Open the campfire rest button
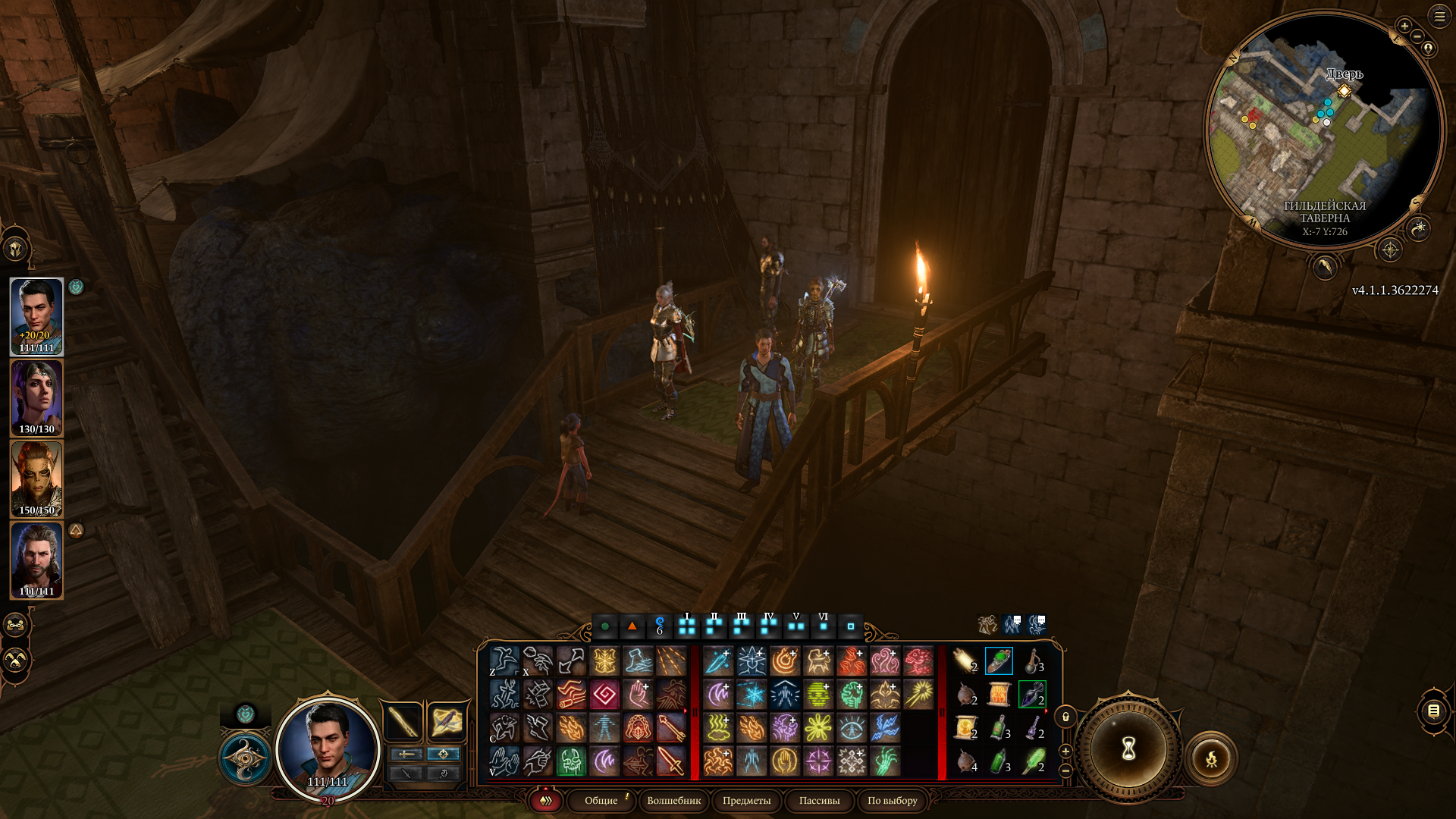 click(x=1211, y=758)
